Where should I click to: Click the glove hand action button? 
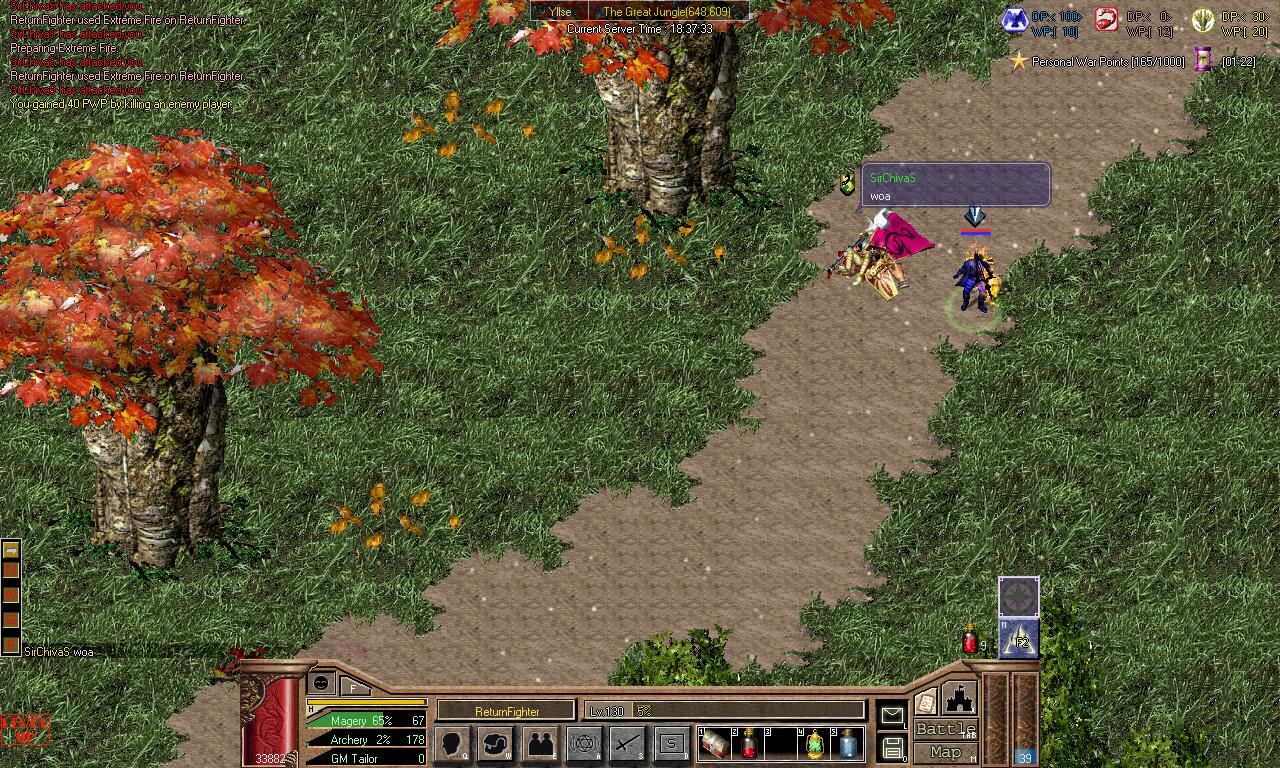pyautogui.click(x=496, y=743)
